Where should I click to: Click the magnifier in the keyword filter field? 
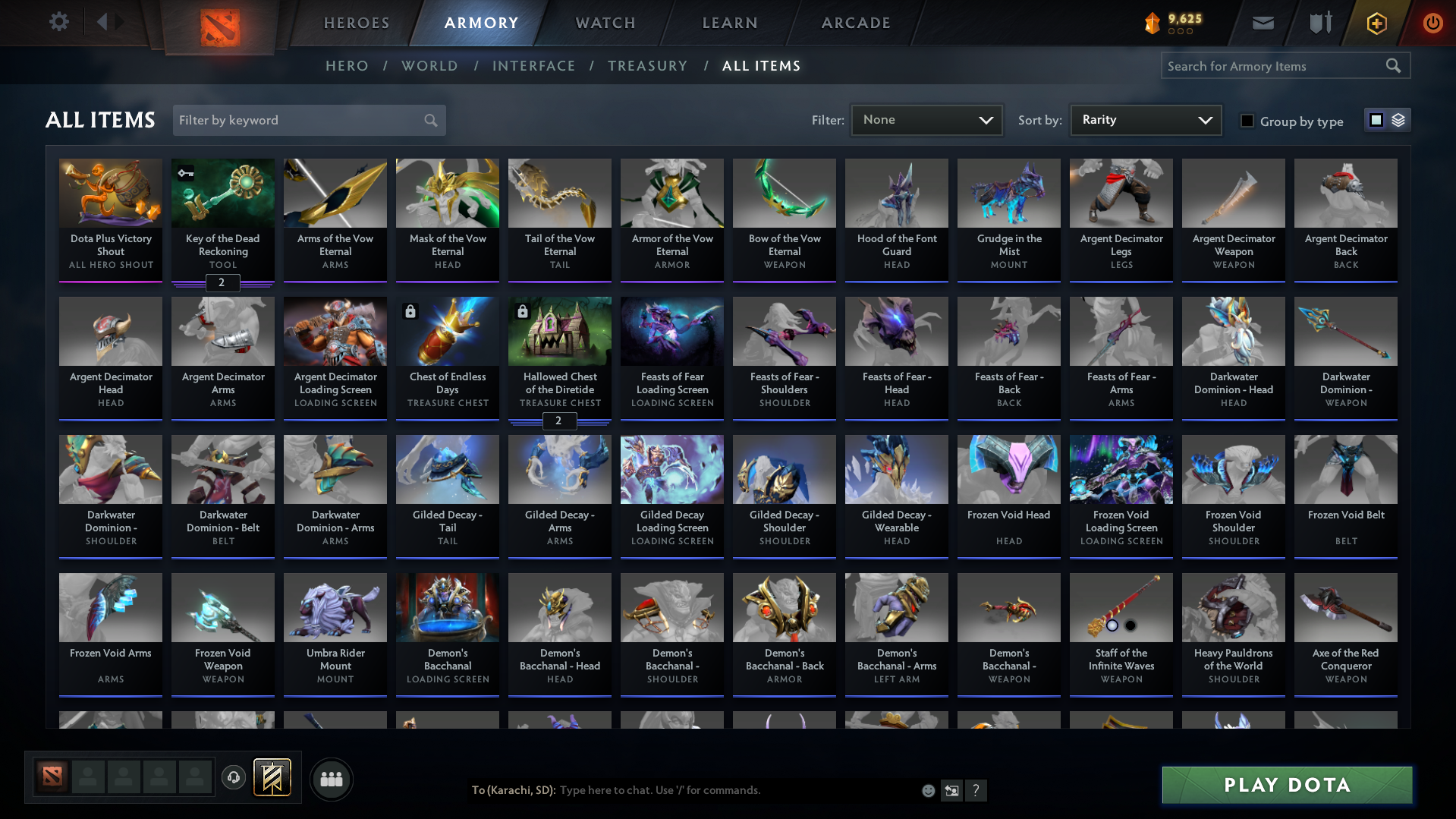point(429,120)
